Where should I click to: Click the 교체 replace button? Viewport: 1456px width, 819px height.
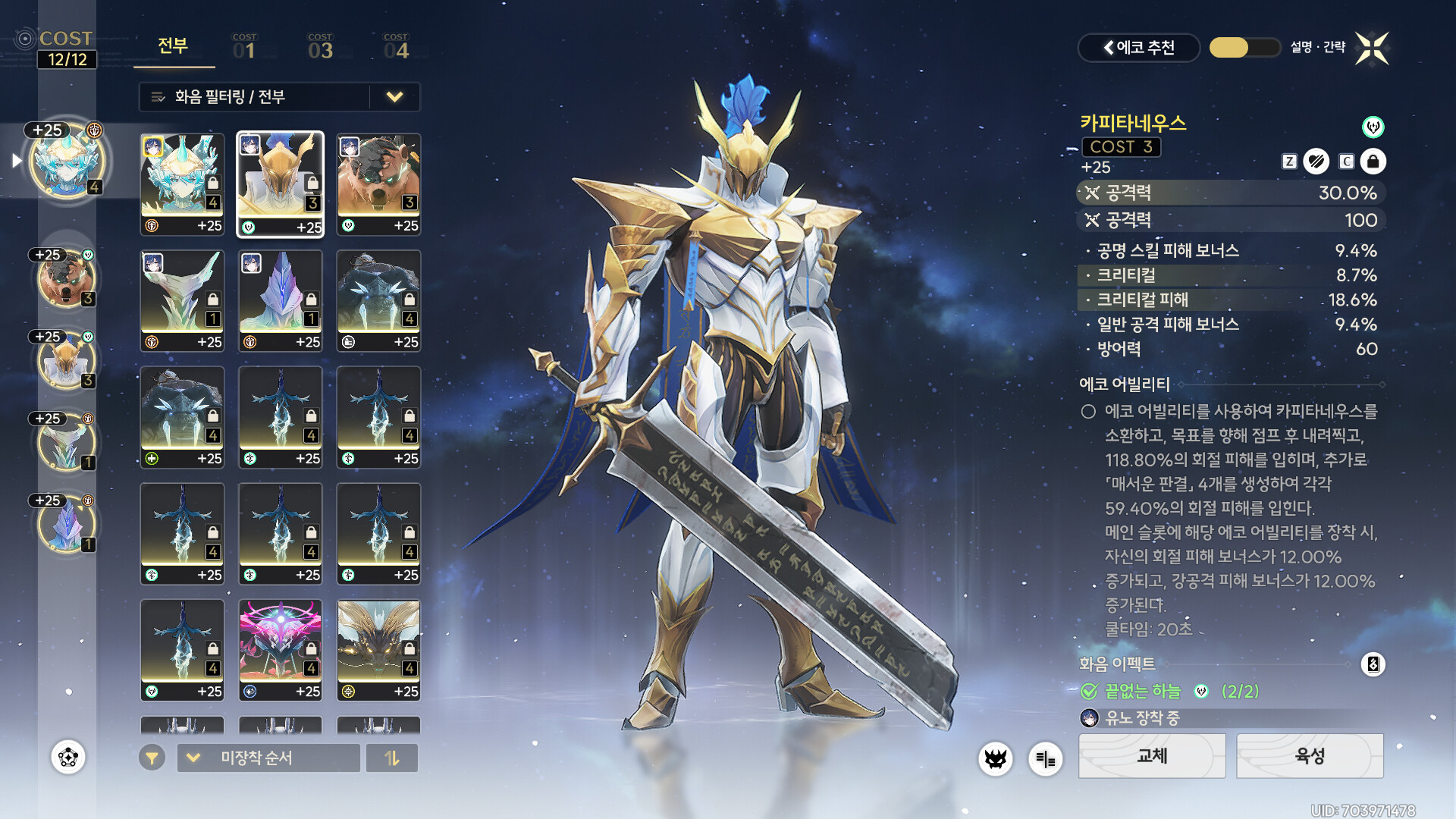click(x=1152, y=756)
